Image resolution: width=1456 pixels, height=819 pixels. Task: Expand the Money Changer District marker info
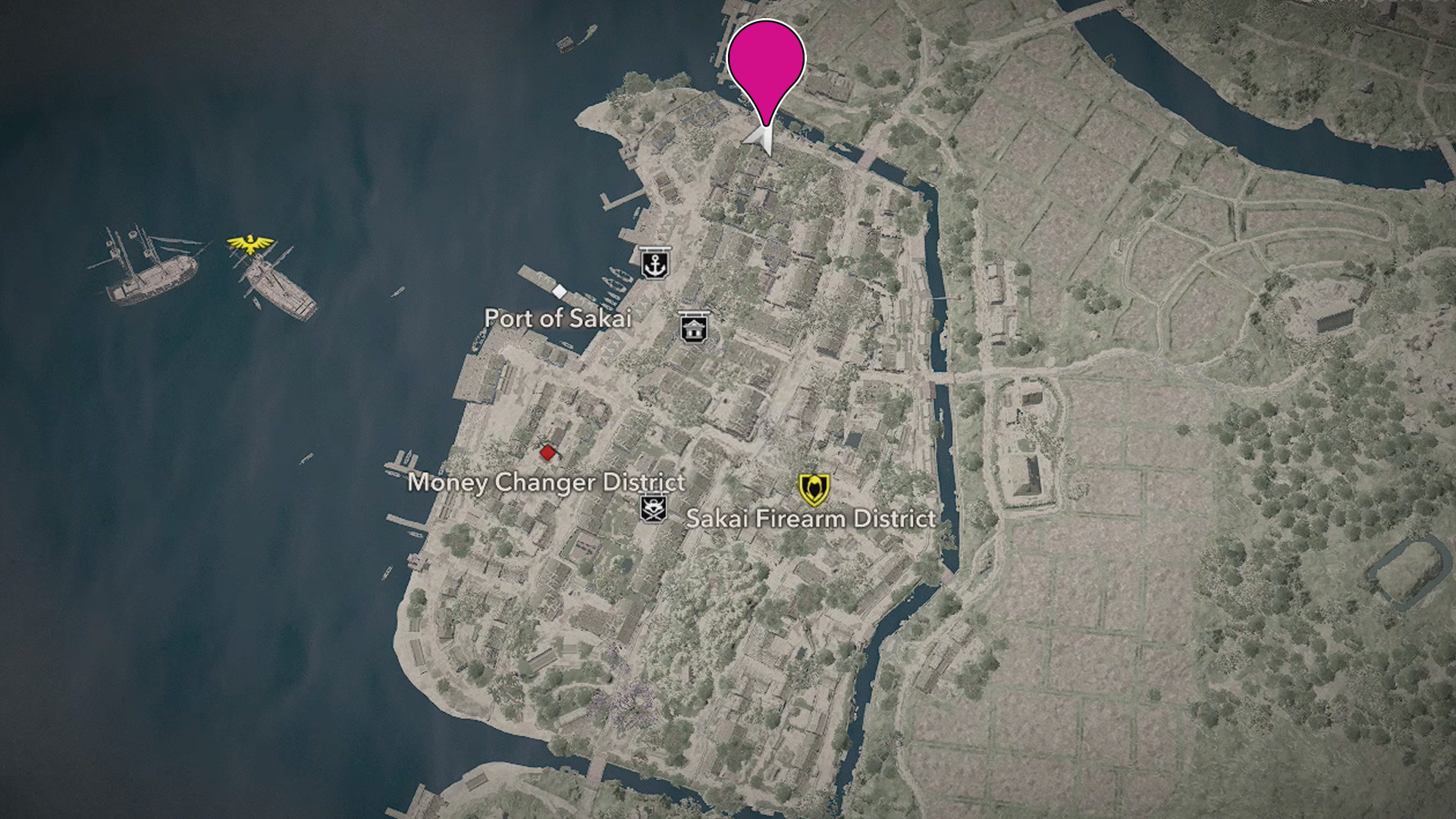pos(548,453)
